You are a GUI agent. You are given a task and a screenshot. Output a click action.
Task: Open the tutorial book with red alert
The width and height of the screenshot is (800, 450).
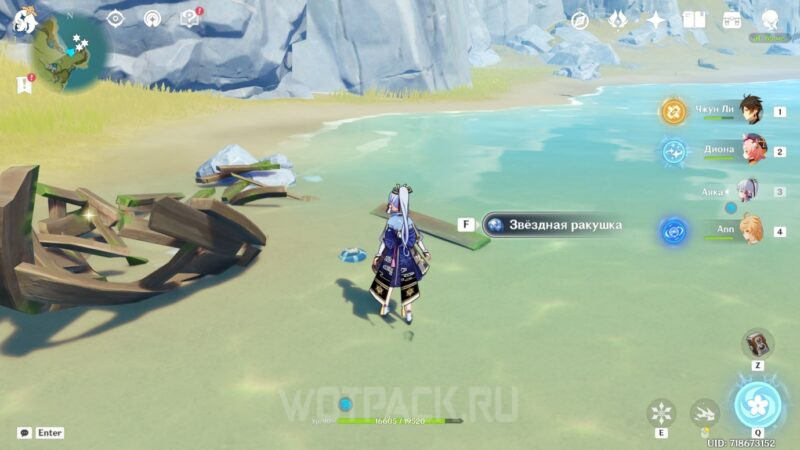click(189, 18)
